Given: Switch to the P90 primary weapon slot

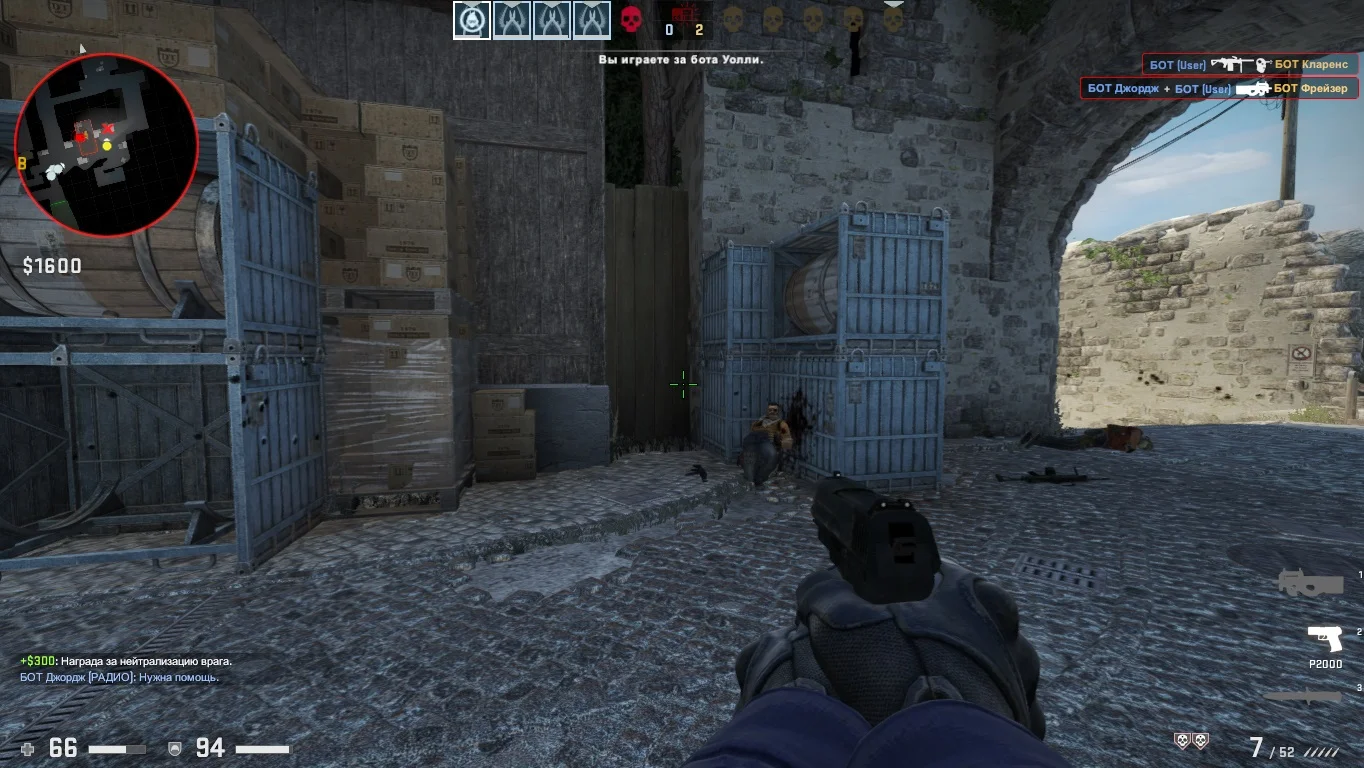Looking at the screenshot, I should click(1310, 583).
